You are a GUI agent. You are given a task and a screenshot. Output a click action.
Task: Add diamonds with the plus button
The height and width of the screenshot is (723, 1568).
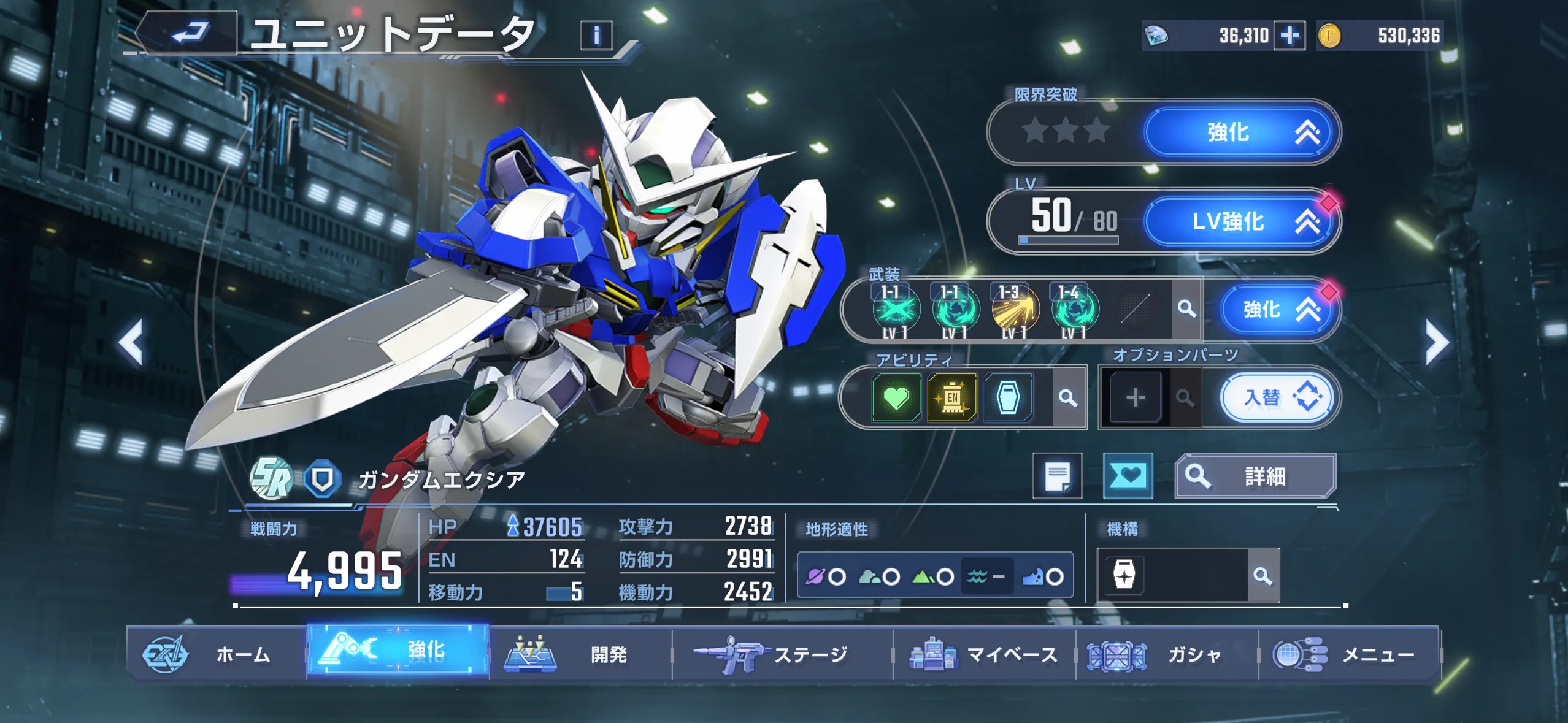[1289, 36]
